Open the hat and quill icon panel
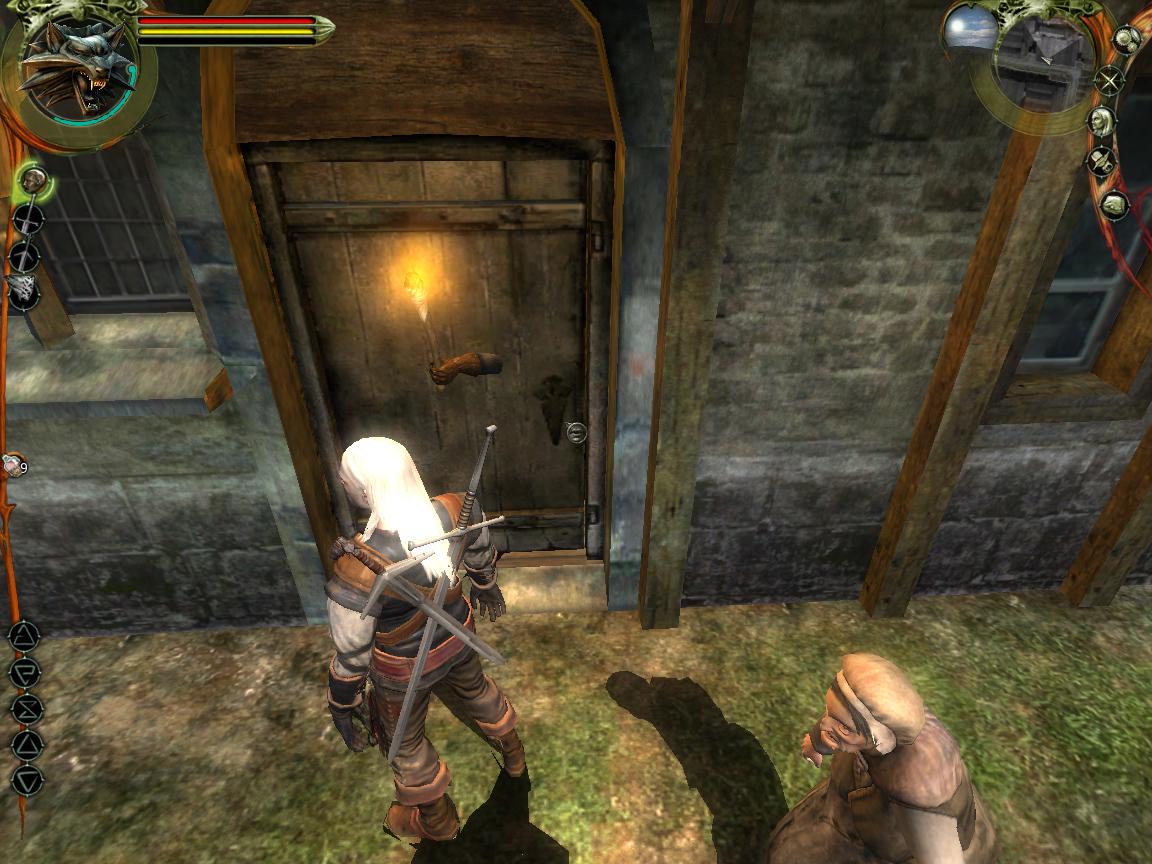The height and width of the screenshot is (864, 1152). (x=1103, y=161)
